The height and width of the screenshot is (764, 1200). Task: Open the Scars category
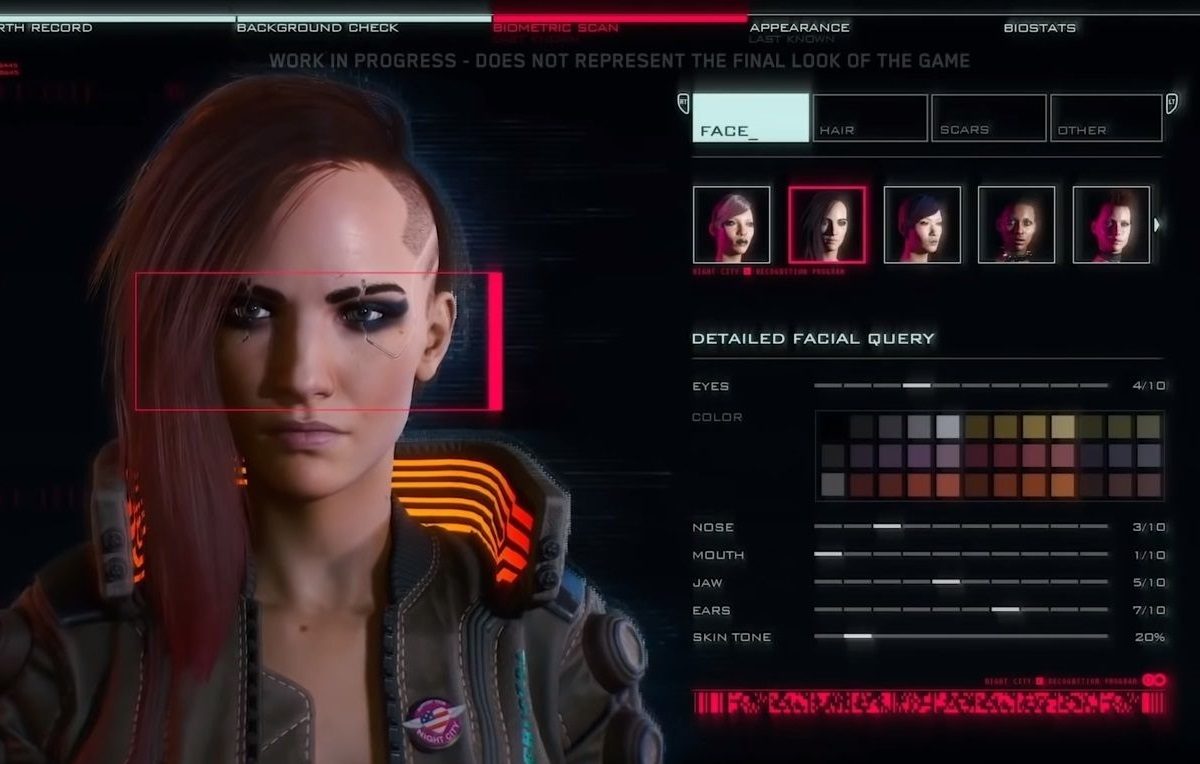tap(988, 118)
